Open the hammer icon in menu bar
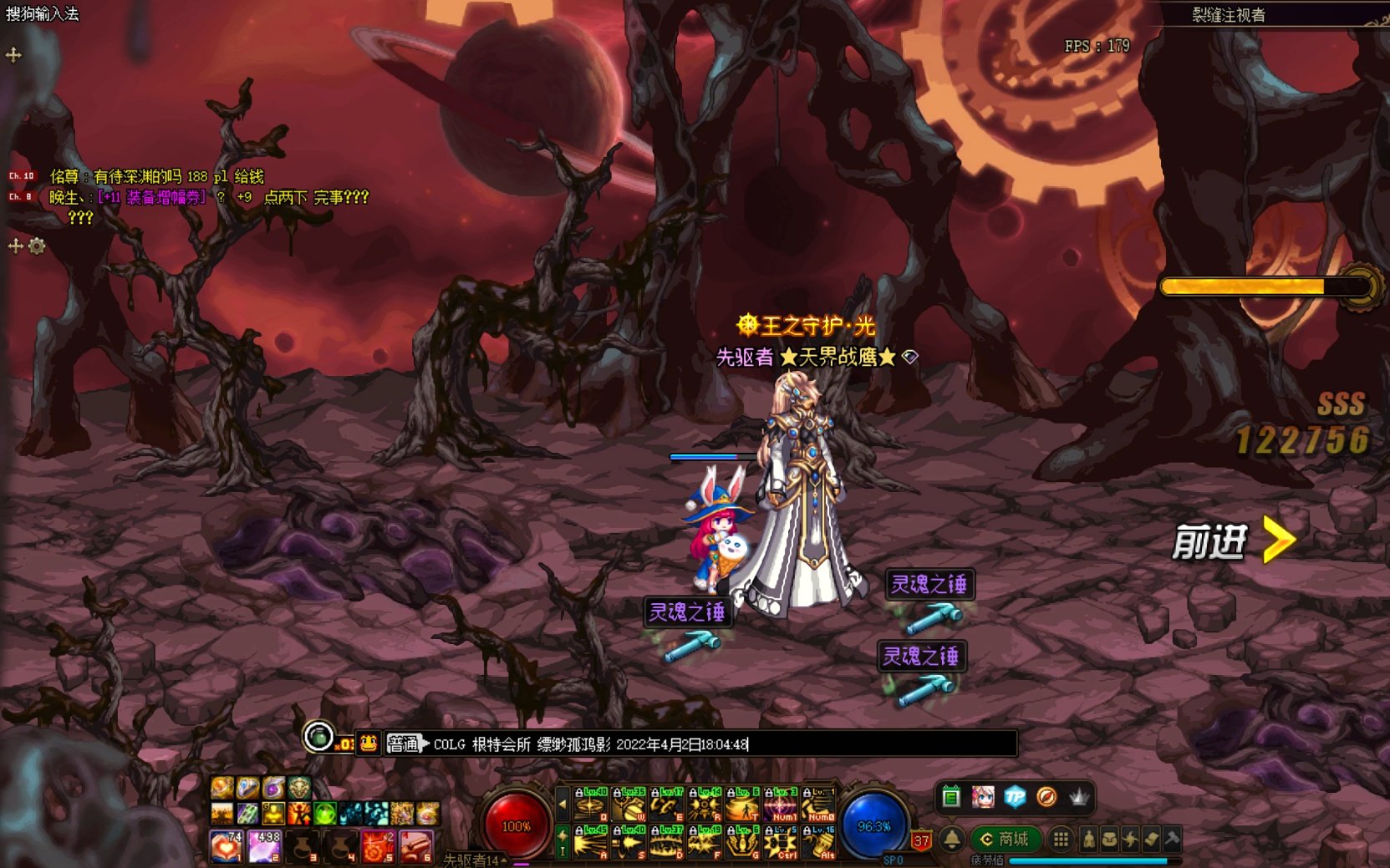 click(1172, 839)
